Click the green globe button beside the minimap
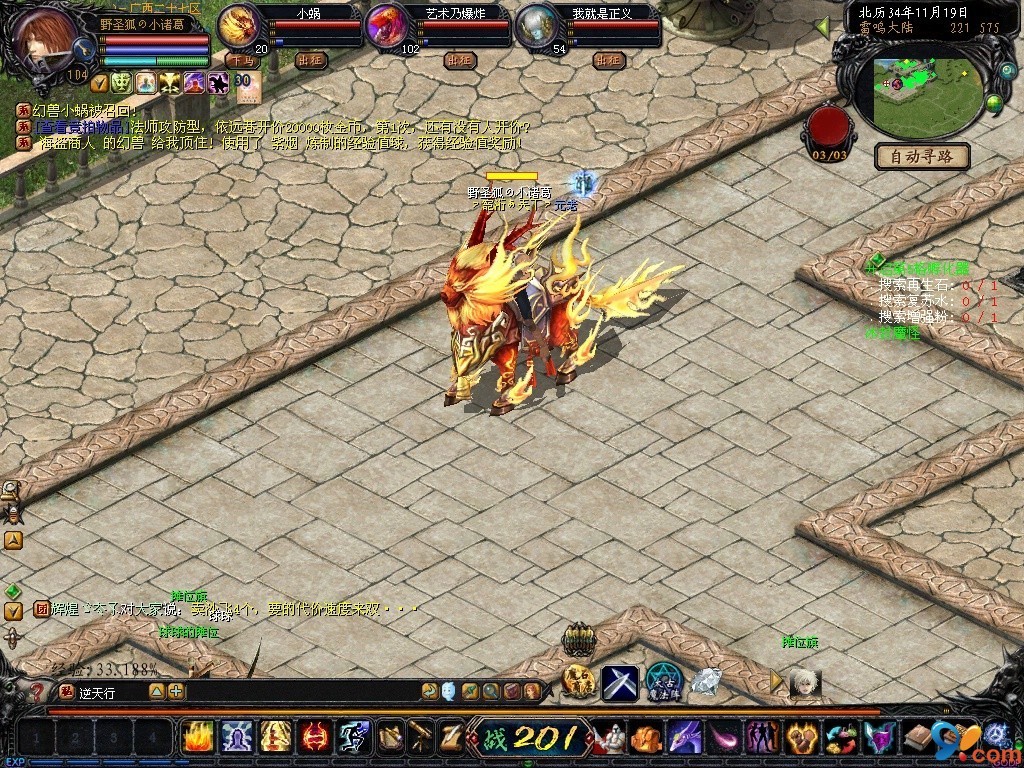Viewport: 1024px width, 768px height. pos(994,103)
